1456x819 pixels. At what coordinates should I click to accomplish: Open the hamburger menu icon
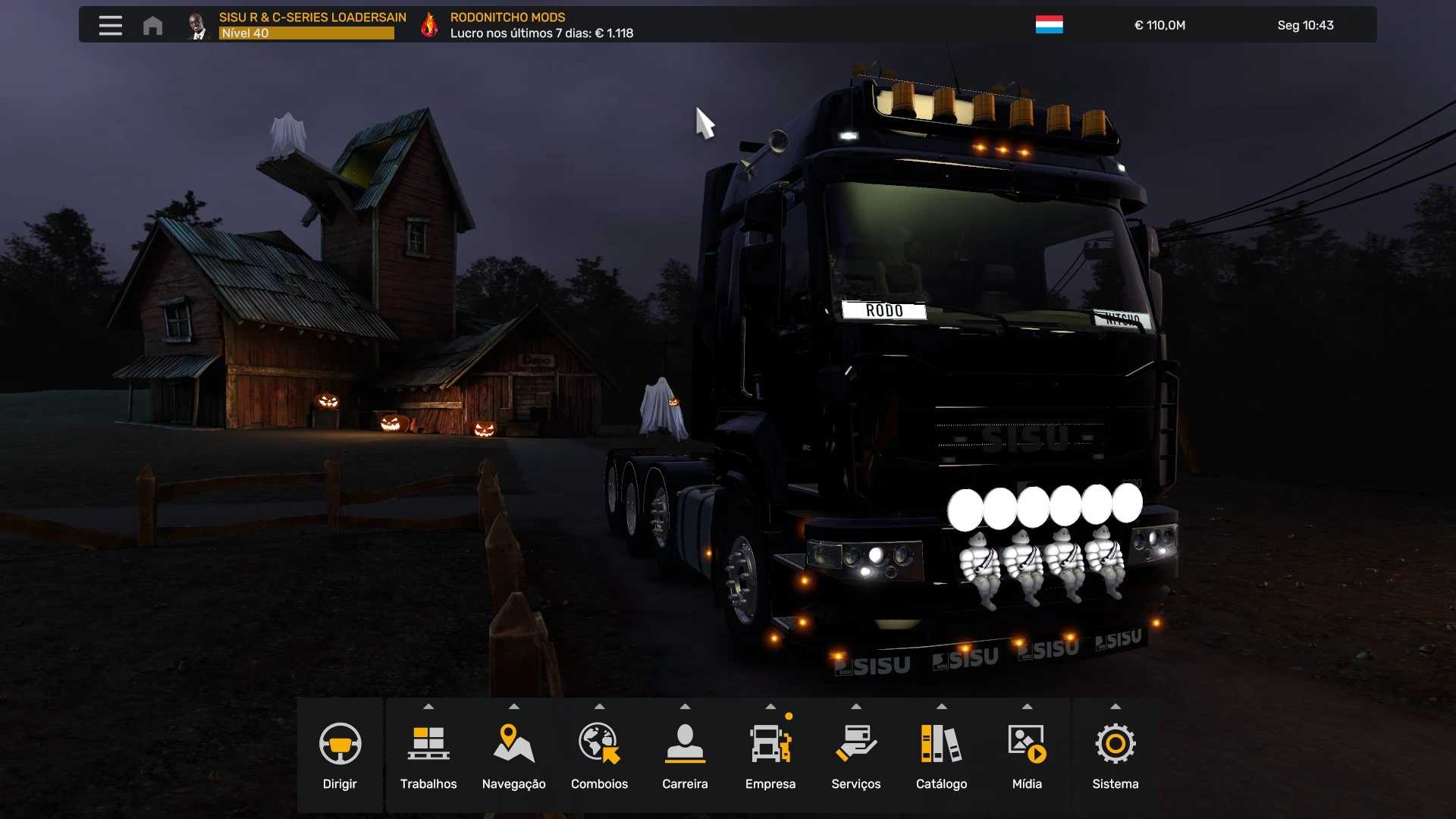tap(110, 25)
